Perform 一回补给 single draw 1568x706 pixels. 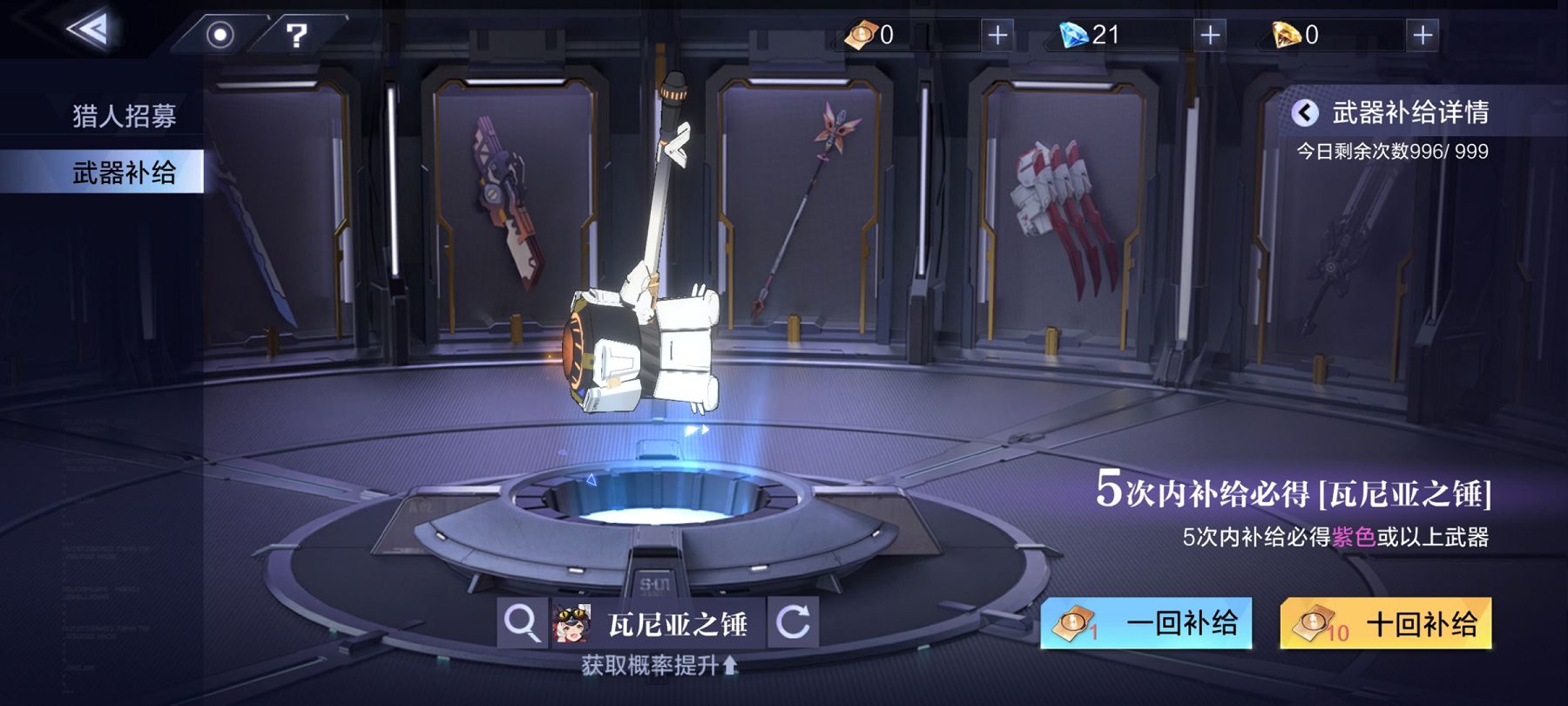point(1146,623)
